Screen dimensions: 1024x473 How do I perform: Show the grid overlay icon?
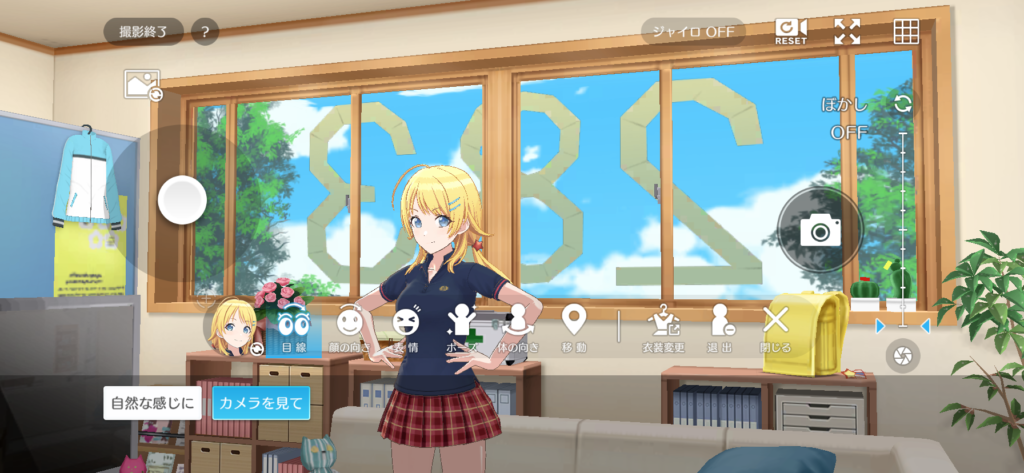coord(906,31)
